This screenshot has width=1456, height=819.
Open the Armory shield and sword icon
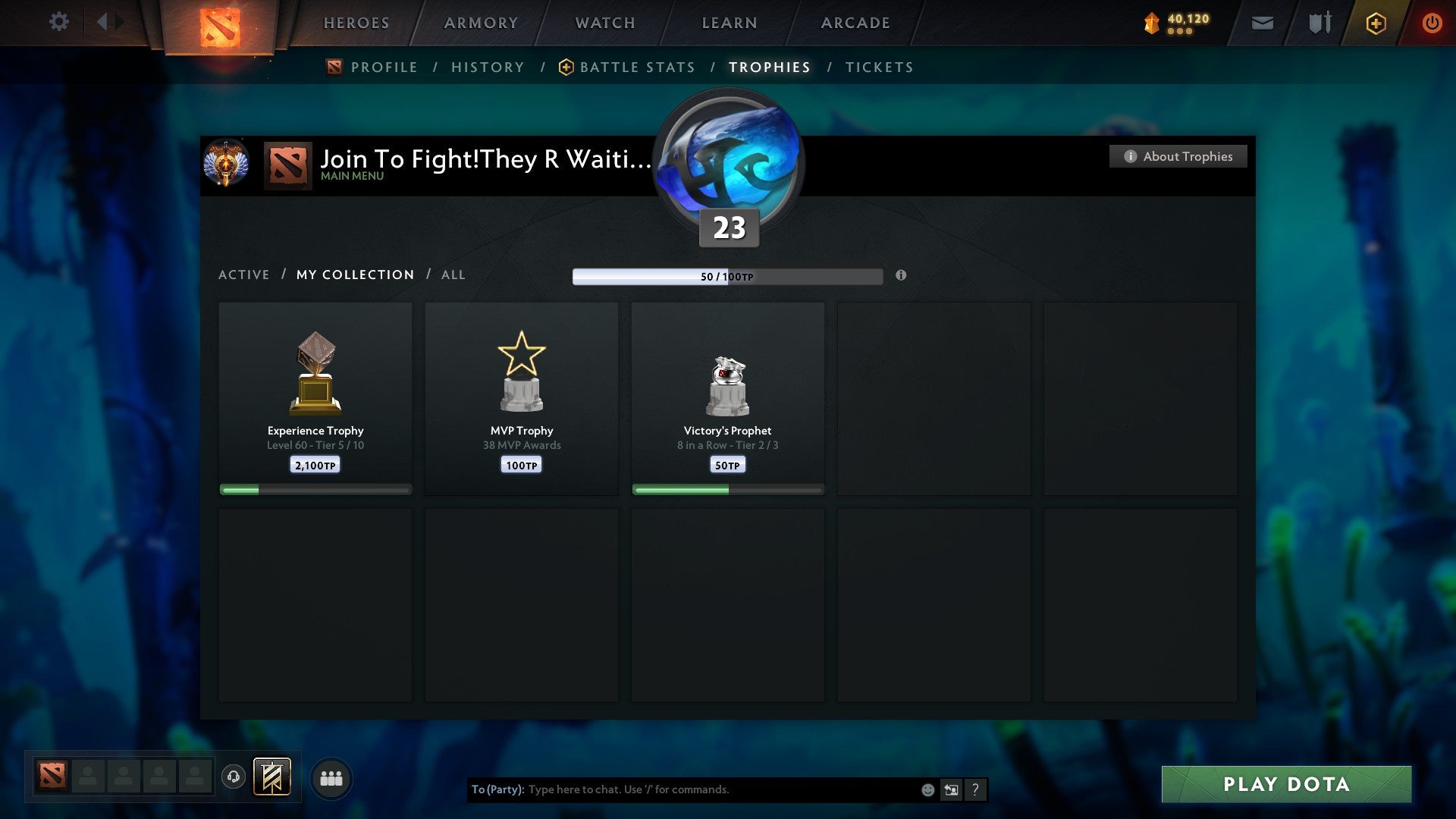click(1320, 23)
